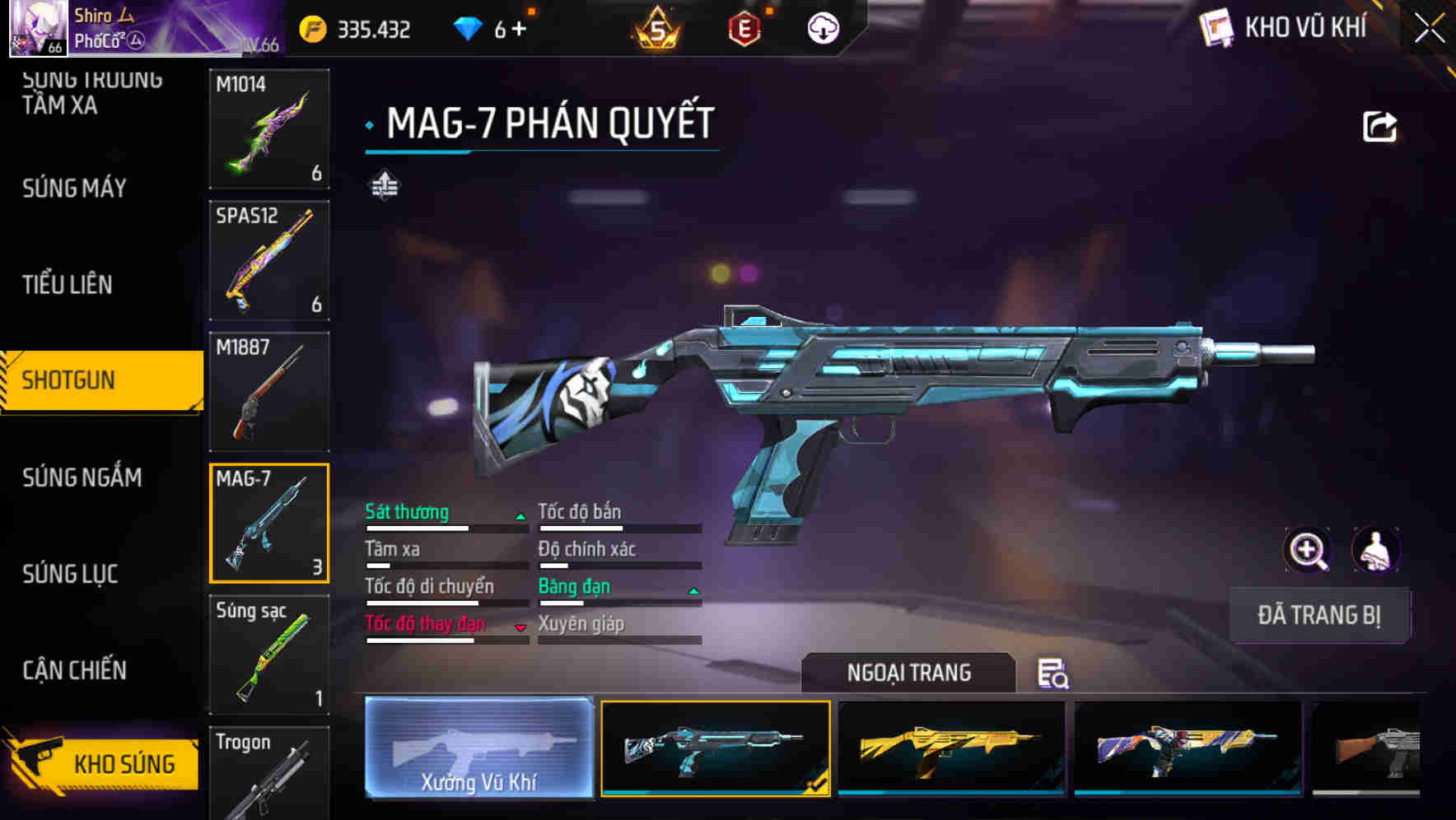Open the Xưởng Vũ Khí card
This screenshot has height=820, width=1456.
(x=478, y=748)
